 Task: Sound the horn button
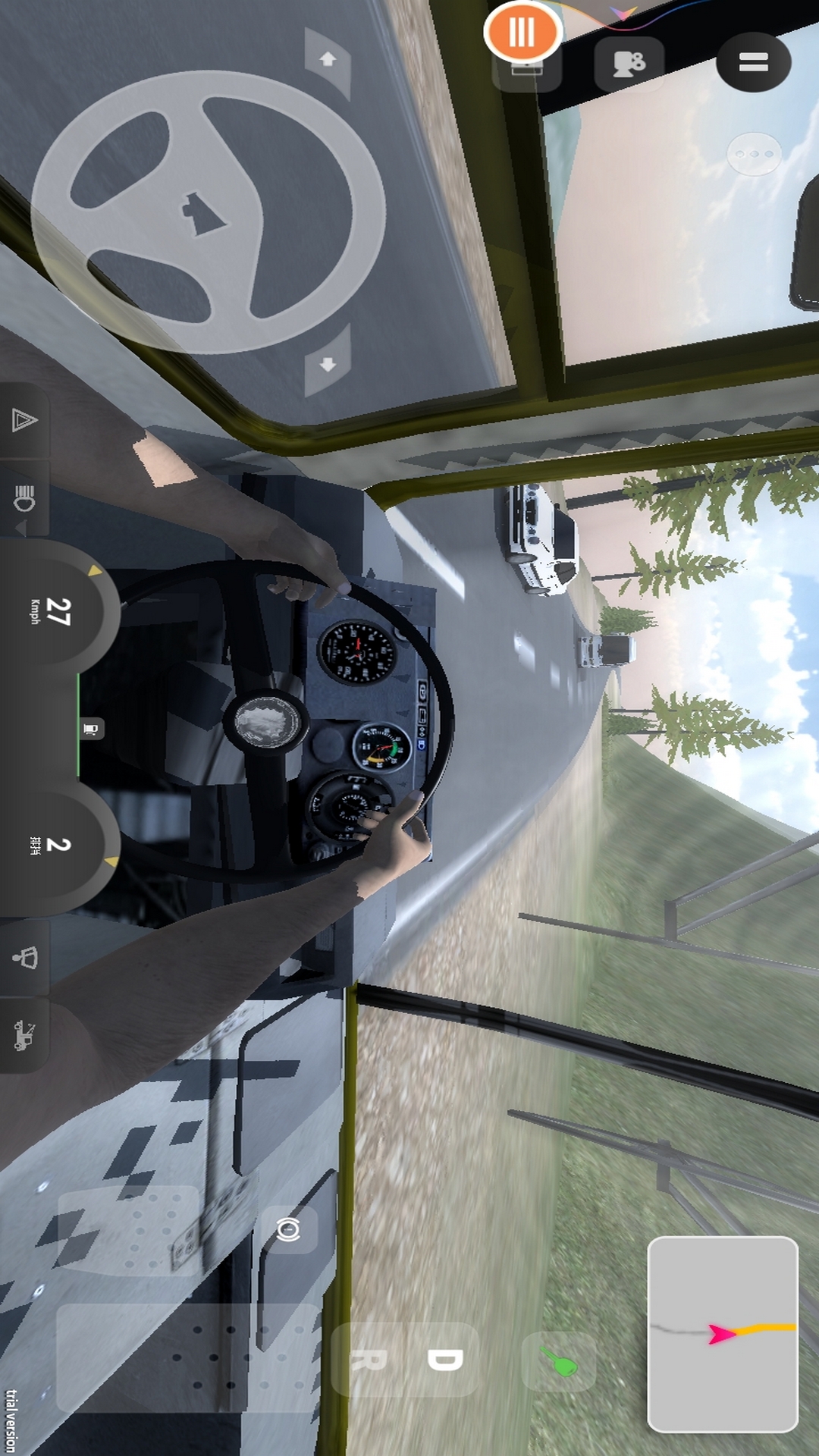pos(24,958)
